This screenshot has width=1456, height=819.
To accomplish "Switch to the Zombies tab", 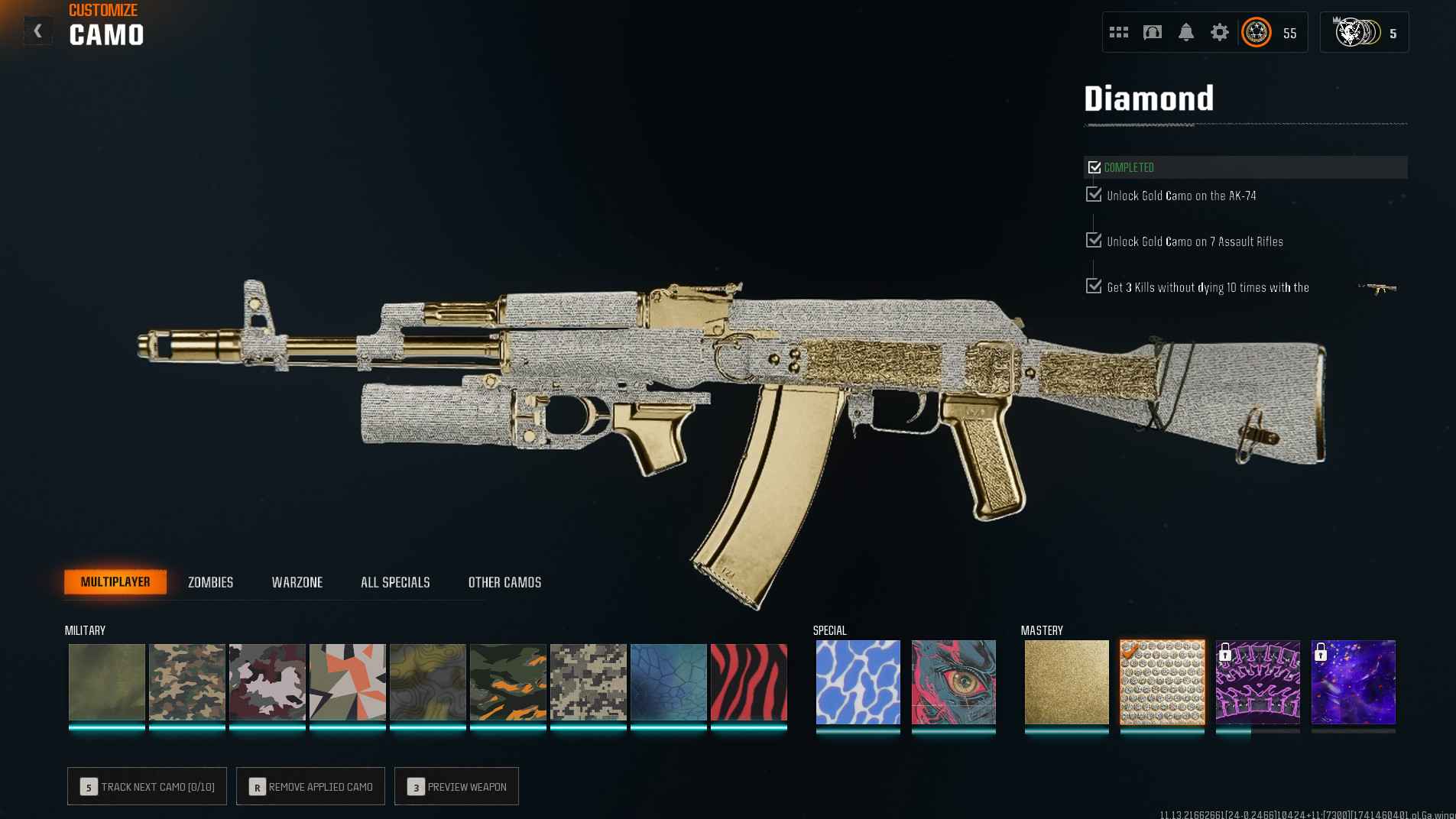I will (210, 582).
